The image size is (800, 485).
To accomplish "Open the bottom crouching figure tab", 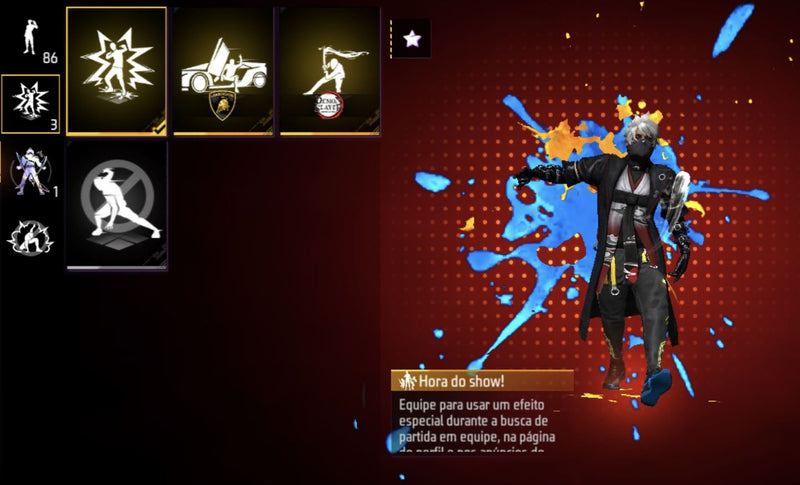I will (28, 236).
